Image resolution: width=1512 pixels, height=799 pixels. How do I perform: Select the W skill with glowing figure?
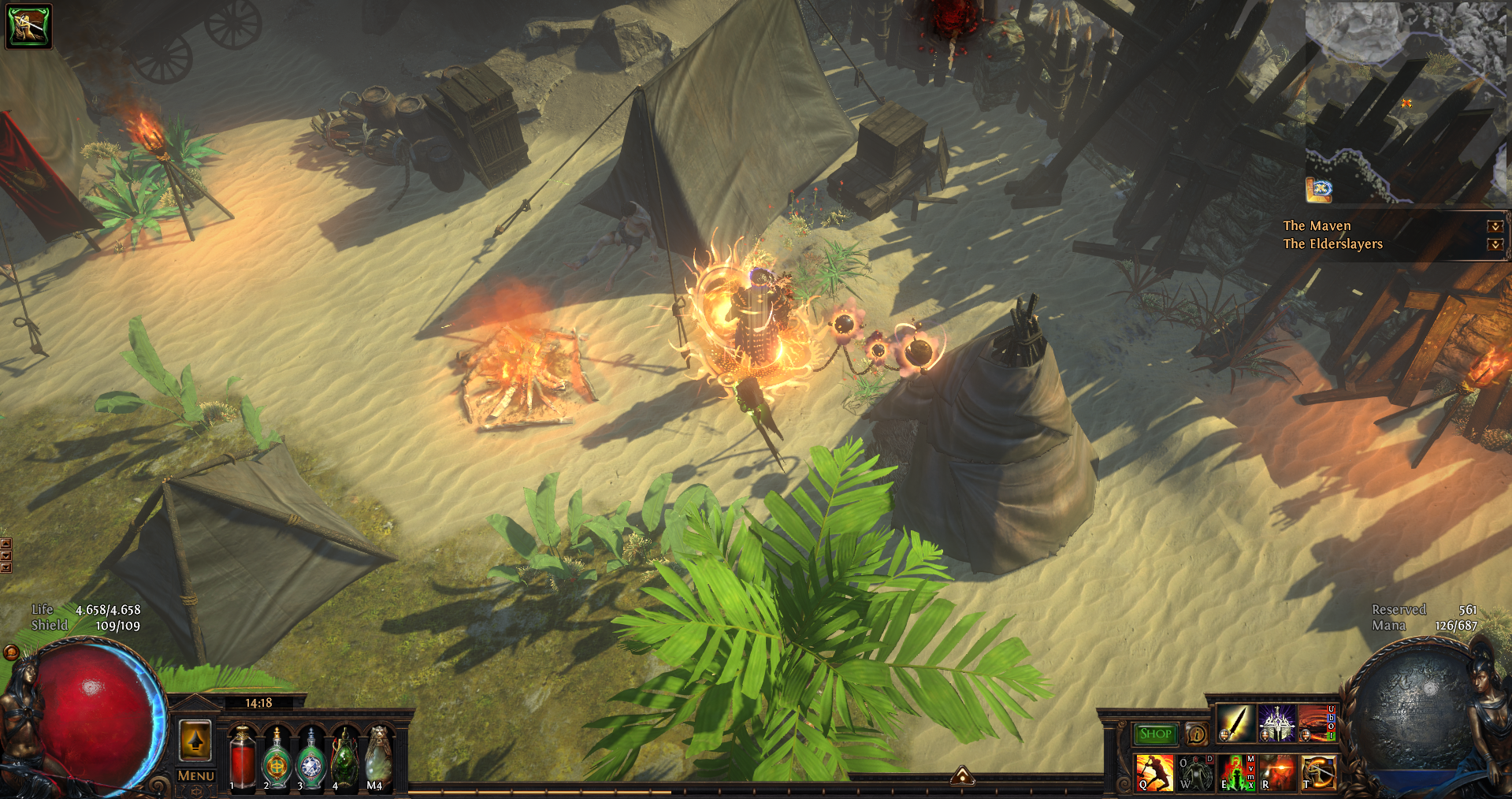pos(1195,772)
